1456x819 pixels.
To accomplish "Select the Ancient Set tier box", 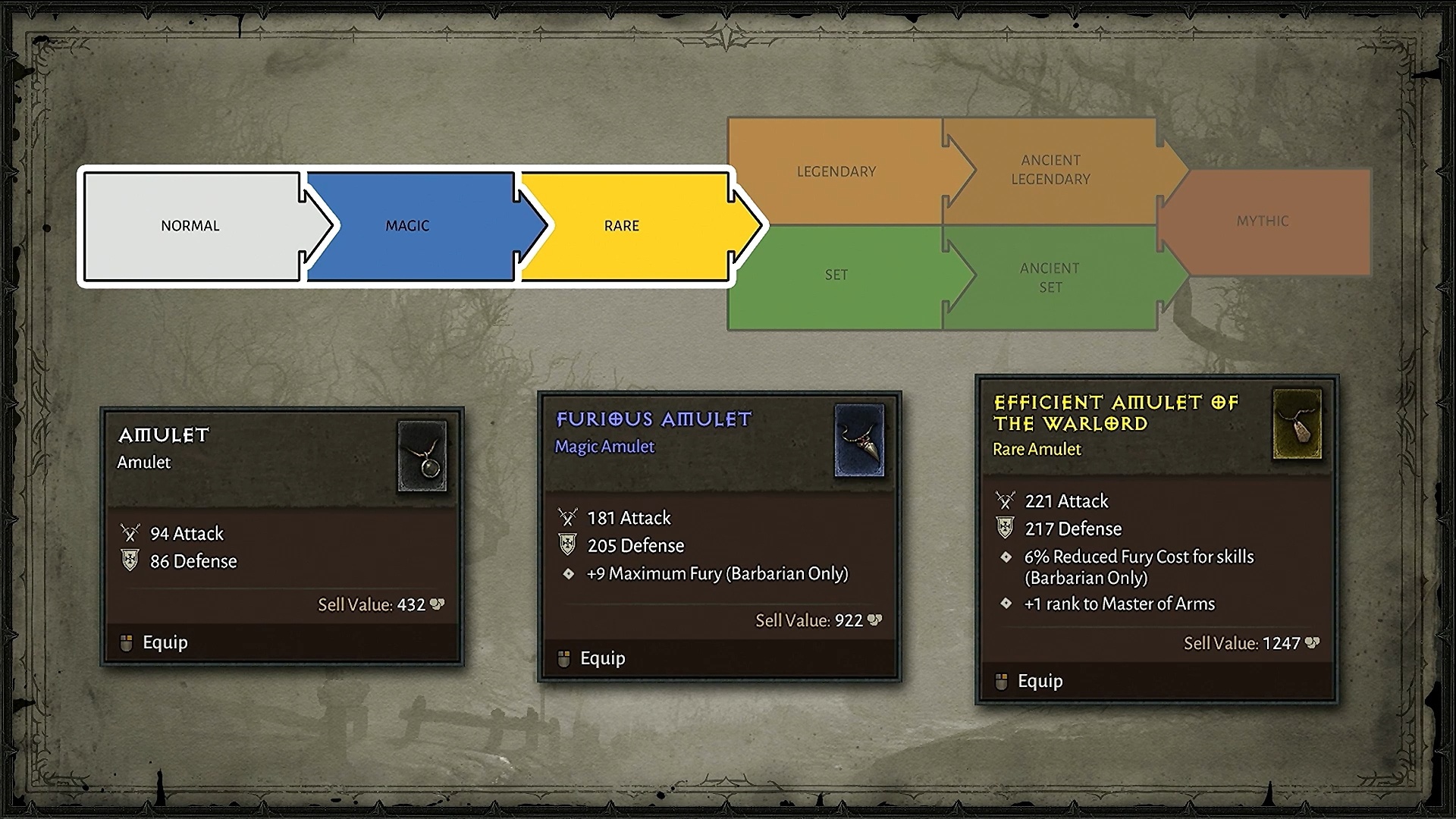I will click(1050, 278).
